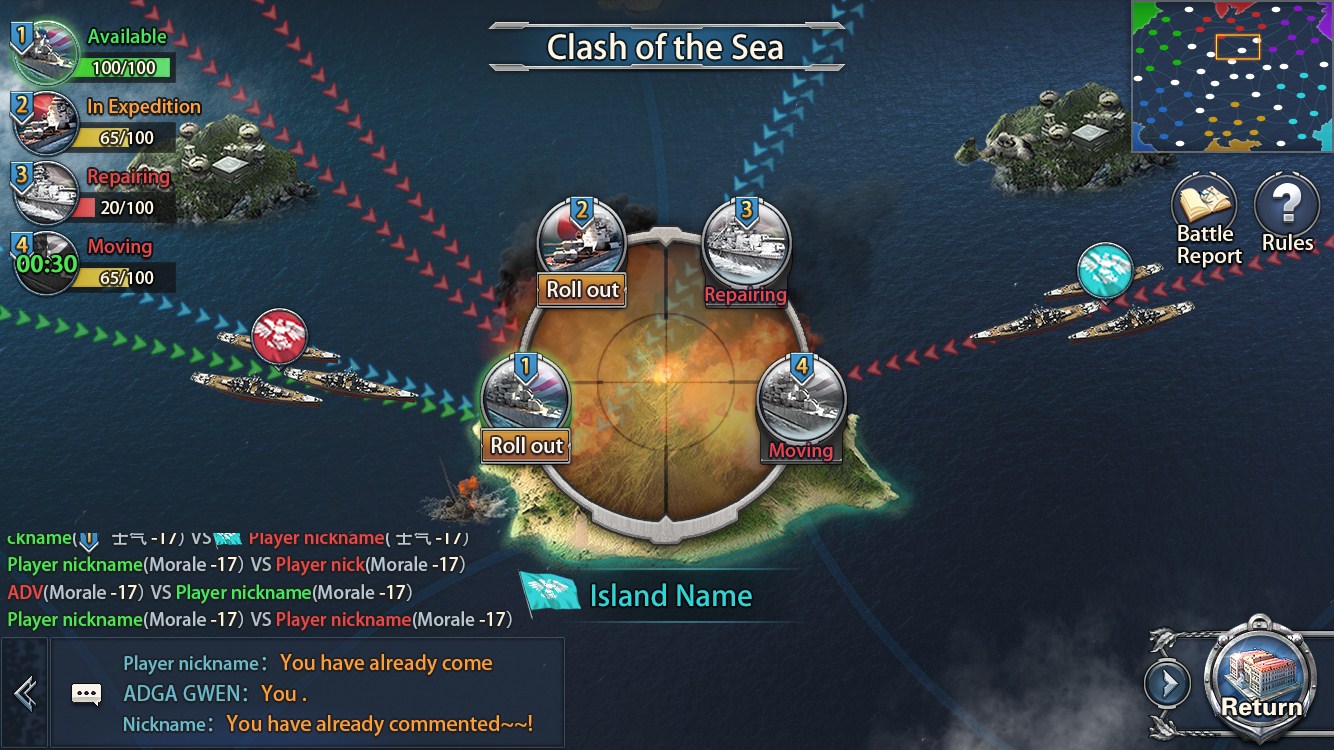The image size is (1334, 750).
Task: Expand the arrow button beside Return
Action: (x=1167, y=685)
